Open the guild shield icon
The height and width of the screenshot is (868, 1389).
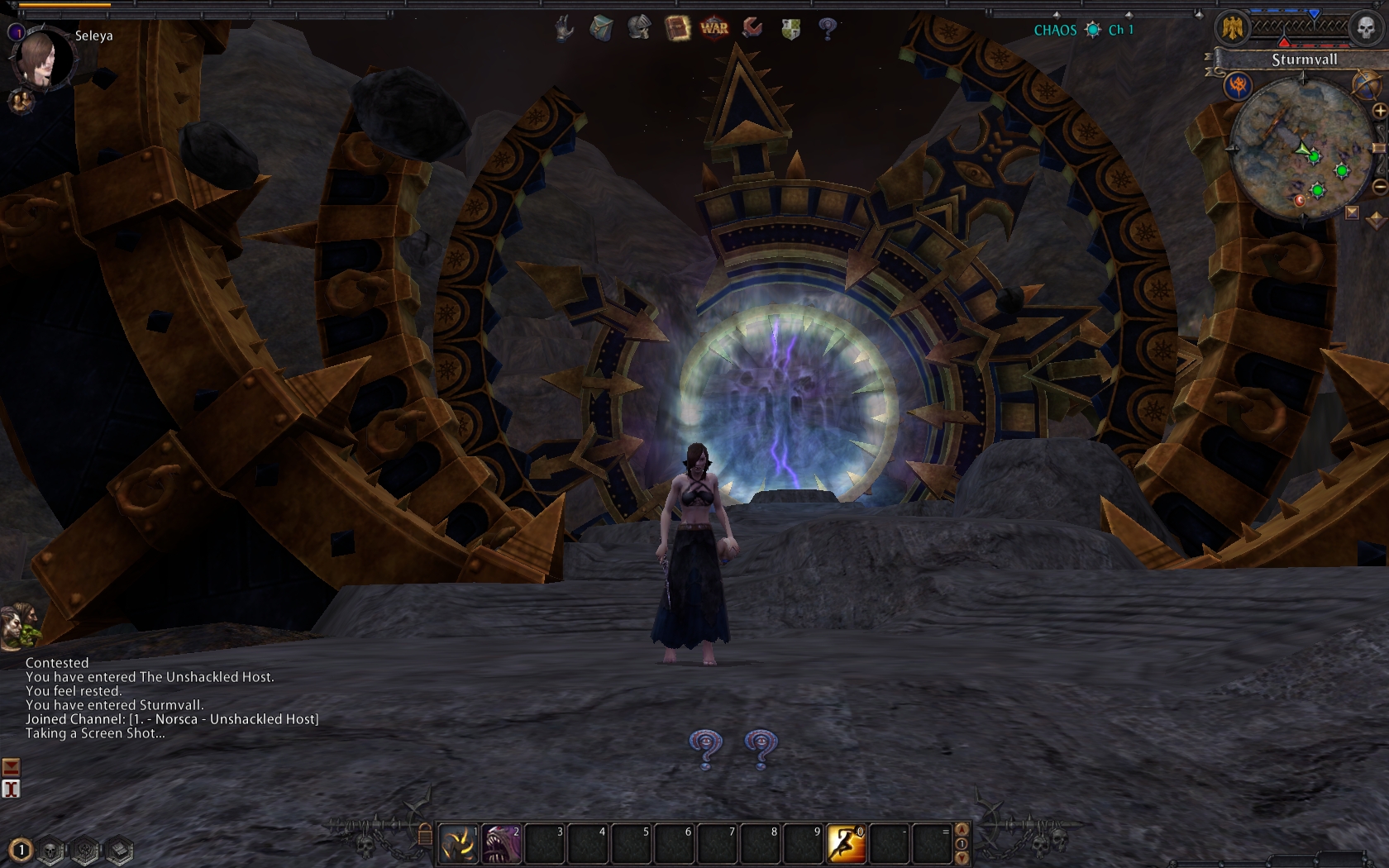coord(790,29)
